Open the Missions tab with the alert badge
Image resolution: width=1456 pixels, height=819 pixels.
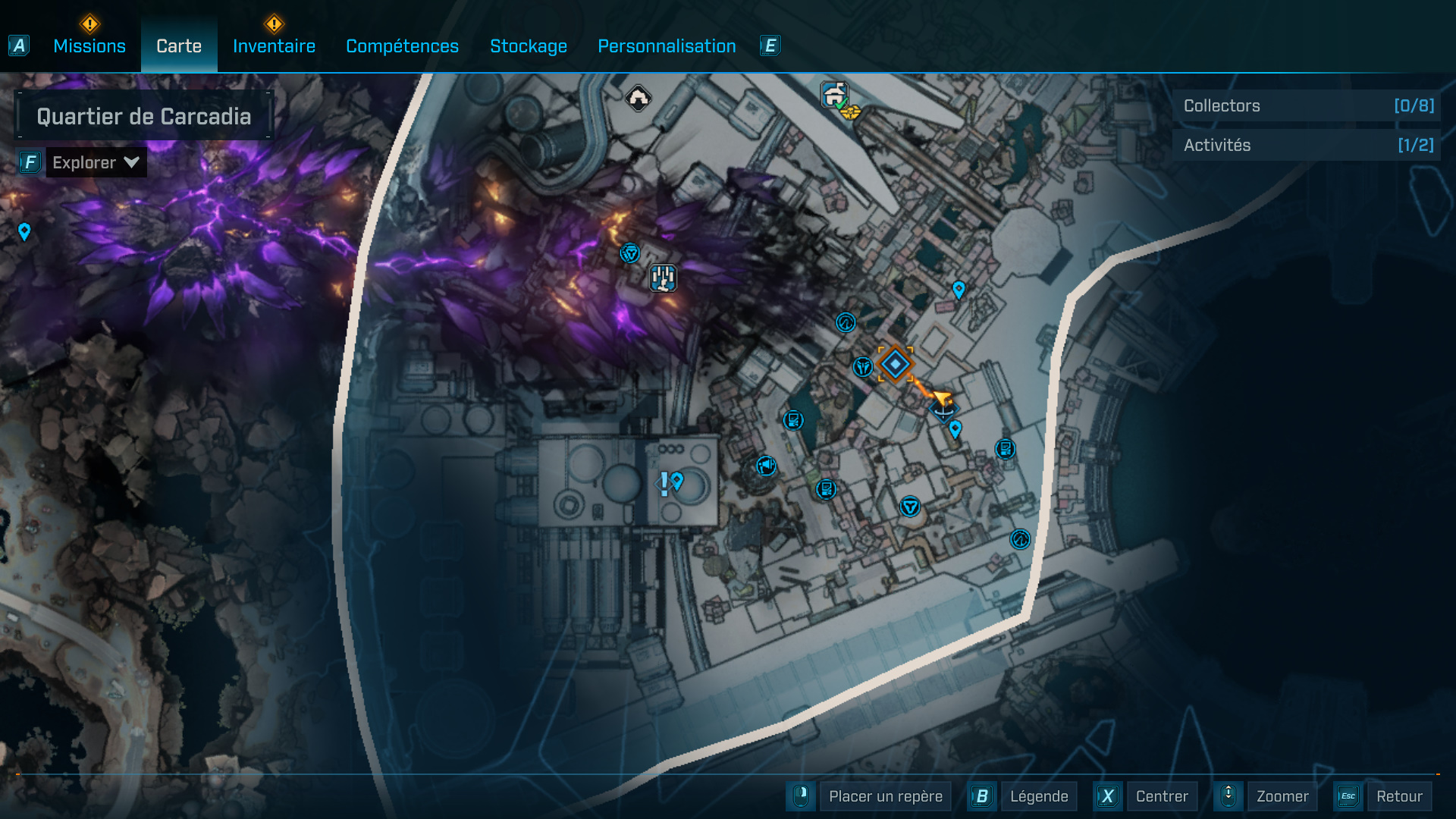[x=89, y=45]
